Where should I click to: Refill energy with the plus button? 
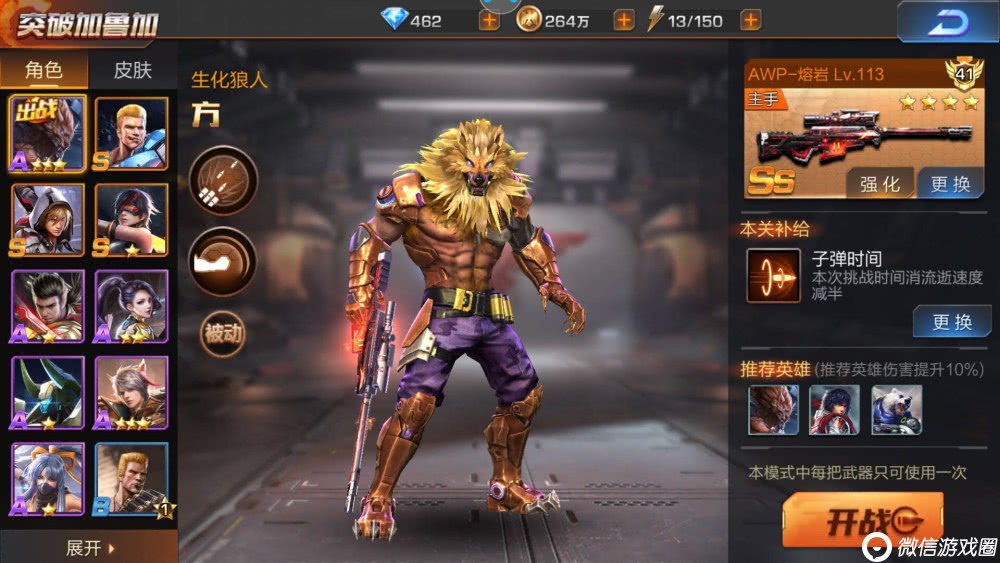(747, 21)
